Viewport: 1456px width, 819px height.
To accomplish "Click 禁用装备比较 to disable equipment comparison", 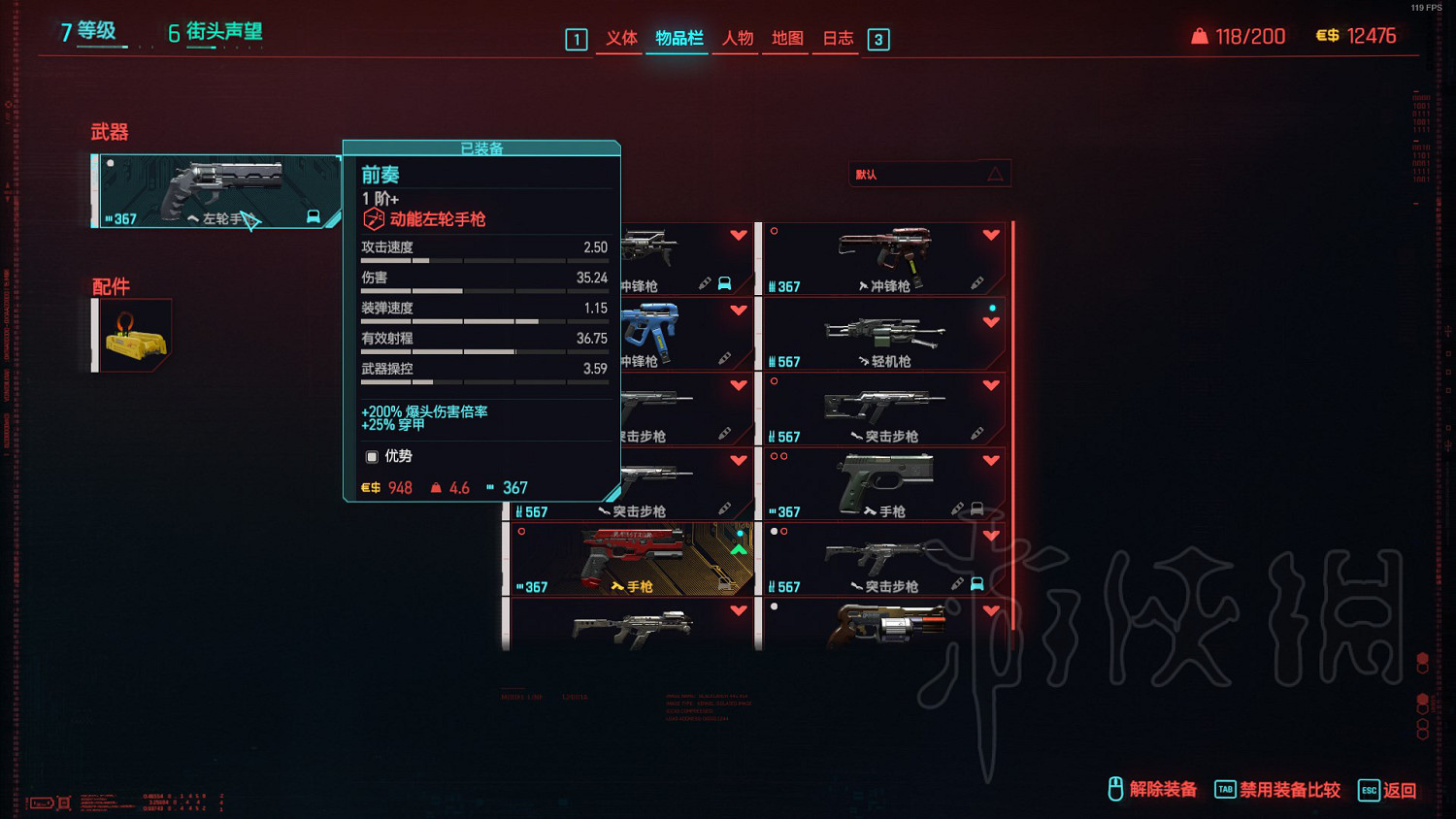I will [x=1291, y=791].
